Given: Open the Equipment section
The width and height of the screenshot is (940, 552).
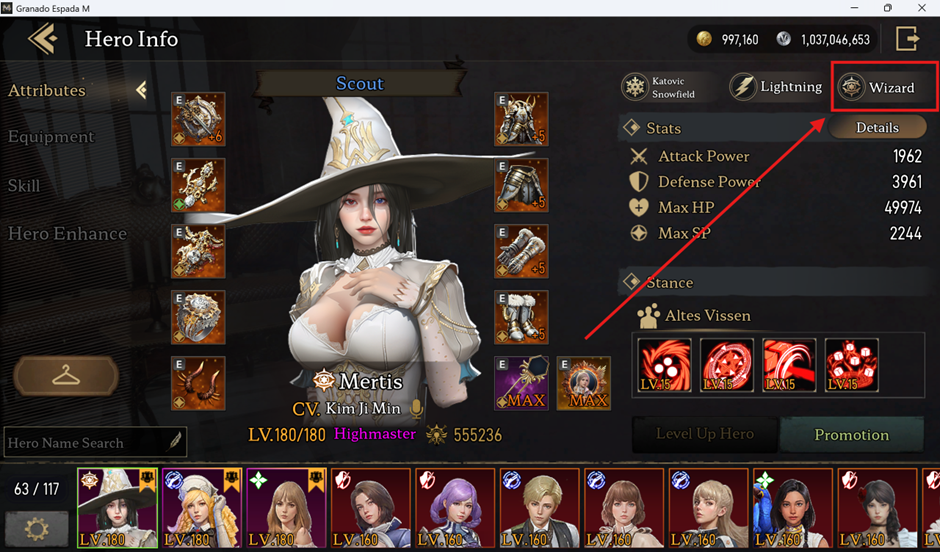Looking at the screenshot, I should (51, 137).
